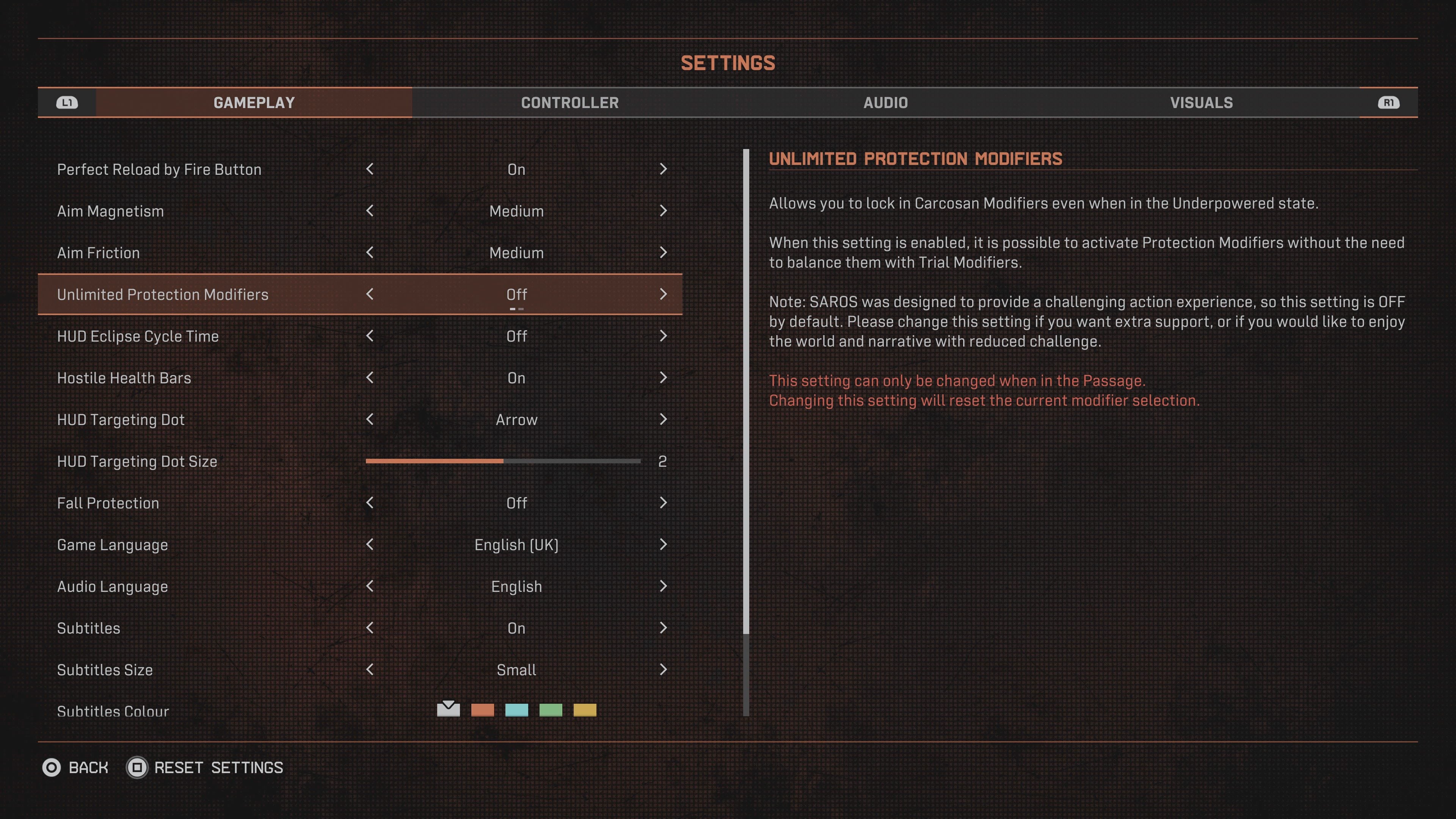Change Hostile Health Bars with left arrow
The width and height of the screenshot is (1456, 819).
[x=370, y=378]
